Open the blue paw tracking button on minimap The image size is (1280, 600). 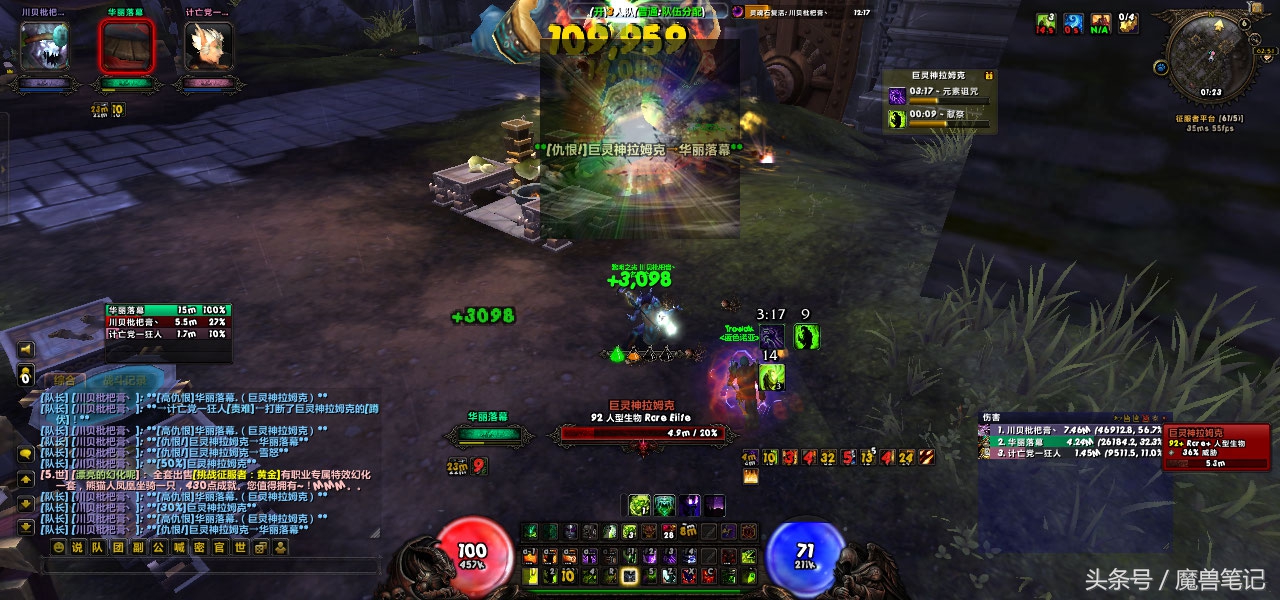click(x=1161, y=68)
